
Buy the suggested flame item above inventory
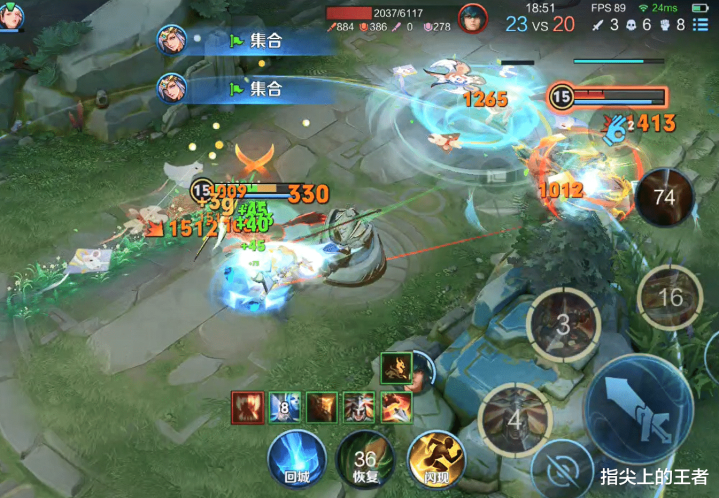397,369
